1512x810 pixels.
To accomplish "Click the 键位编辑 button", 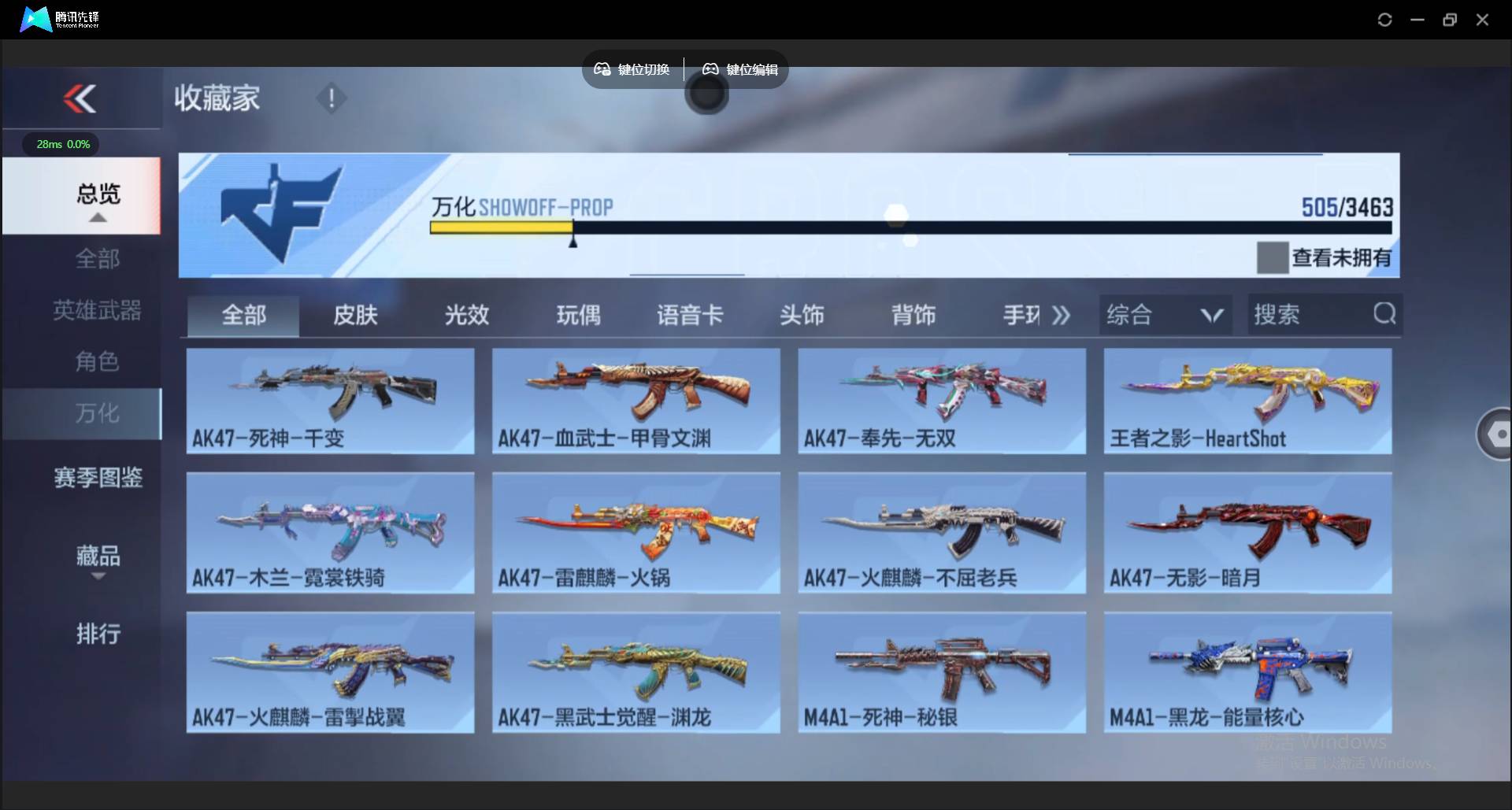I will [737, 69].
